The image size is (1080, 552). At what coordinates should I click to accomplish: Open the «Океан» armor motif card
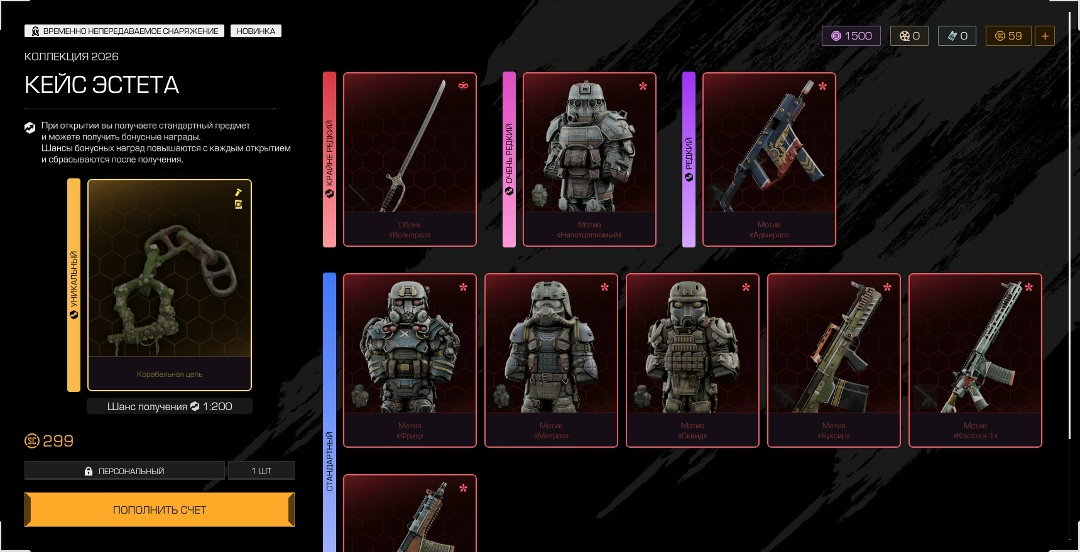pos(692,359)
